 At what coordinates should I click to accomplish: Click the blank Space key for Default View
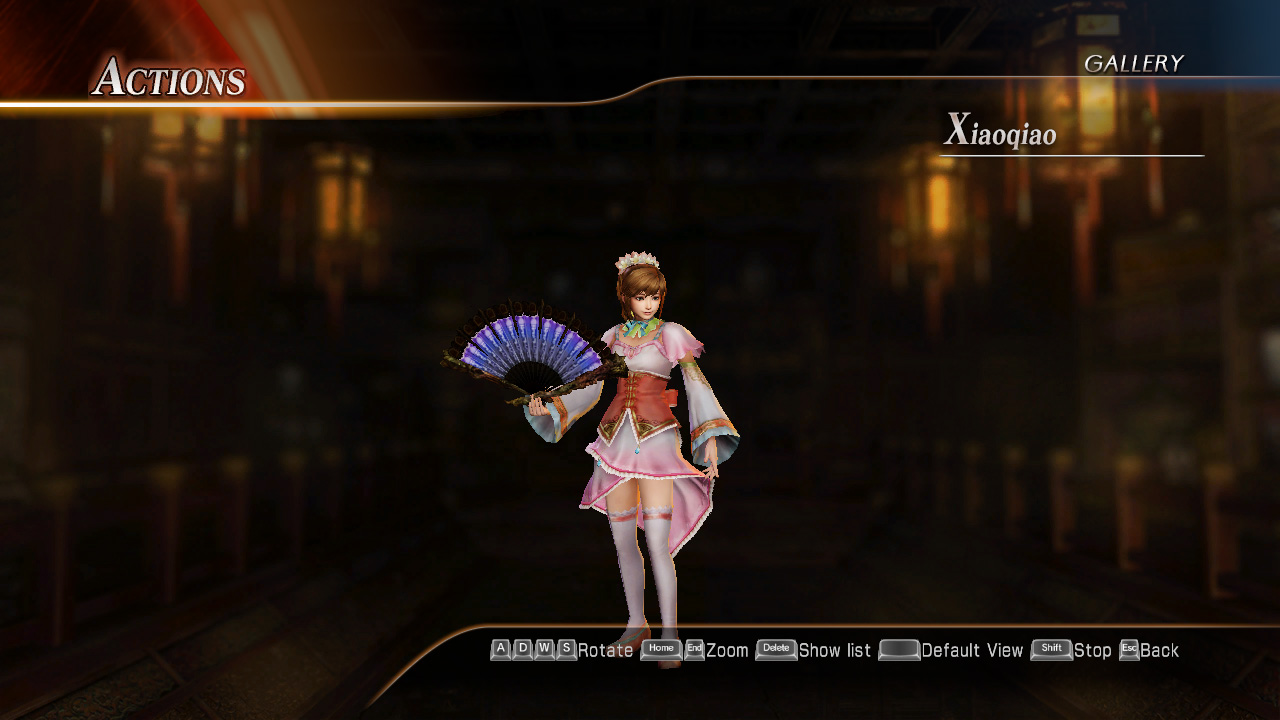(897, 650)
